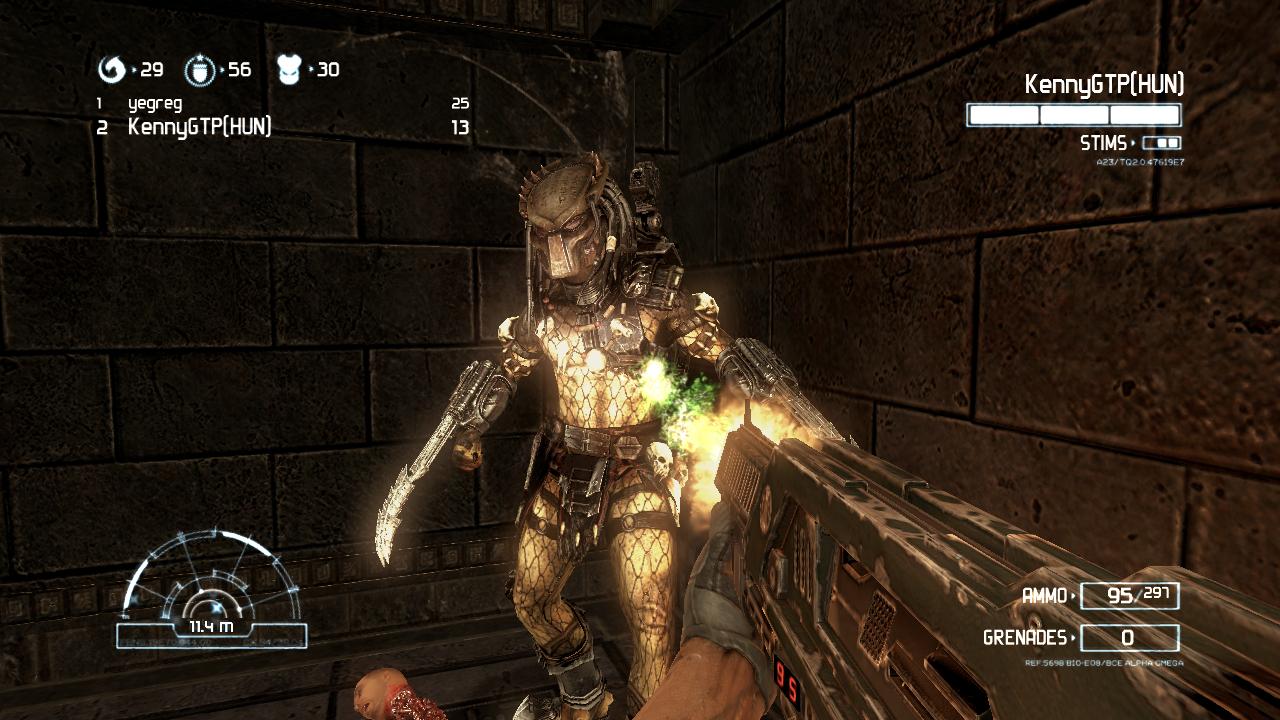Expand the score arrow beside the 29 counter
Image resolution: width=1280 pixels, height=720 pixels.
[134, 71]
